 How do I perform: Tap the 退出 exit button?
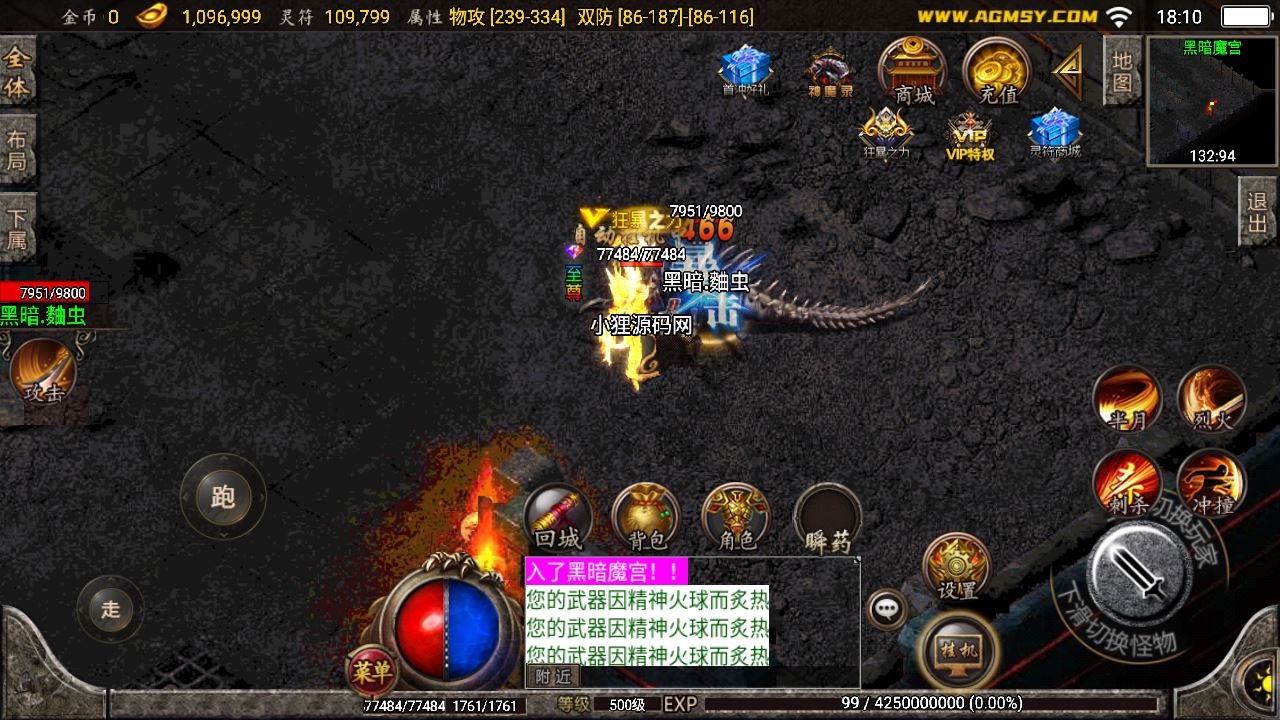(1258, 212)
